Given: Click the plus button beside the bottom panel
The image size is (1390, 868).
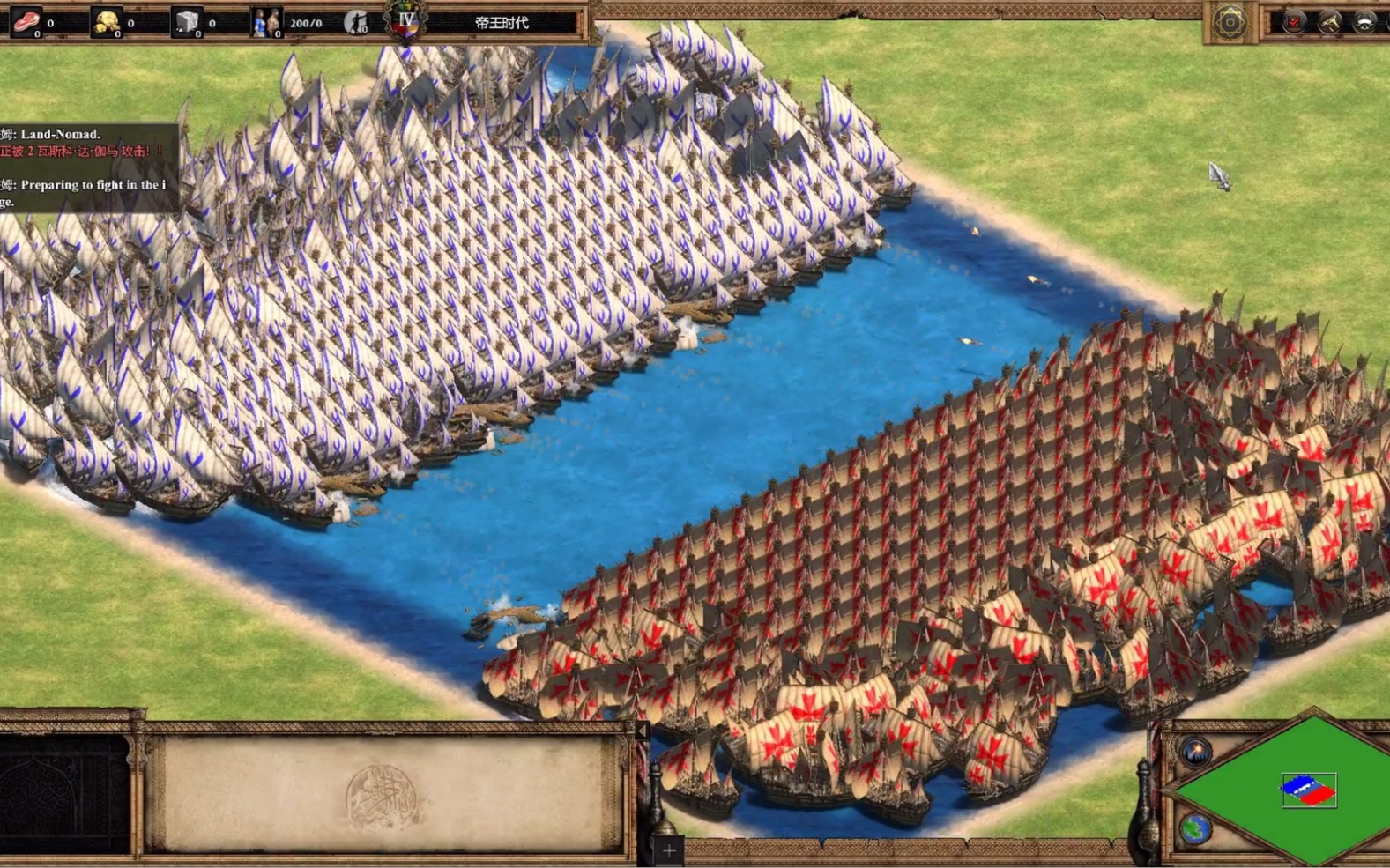Looking at the screenshot, I should click(669, 850).
